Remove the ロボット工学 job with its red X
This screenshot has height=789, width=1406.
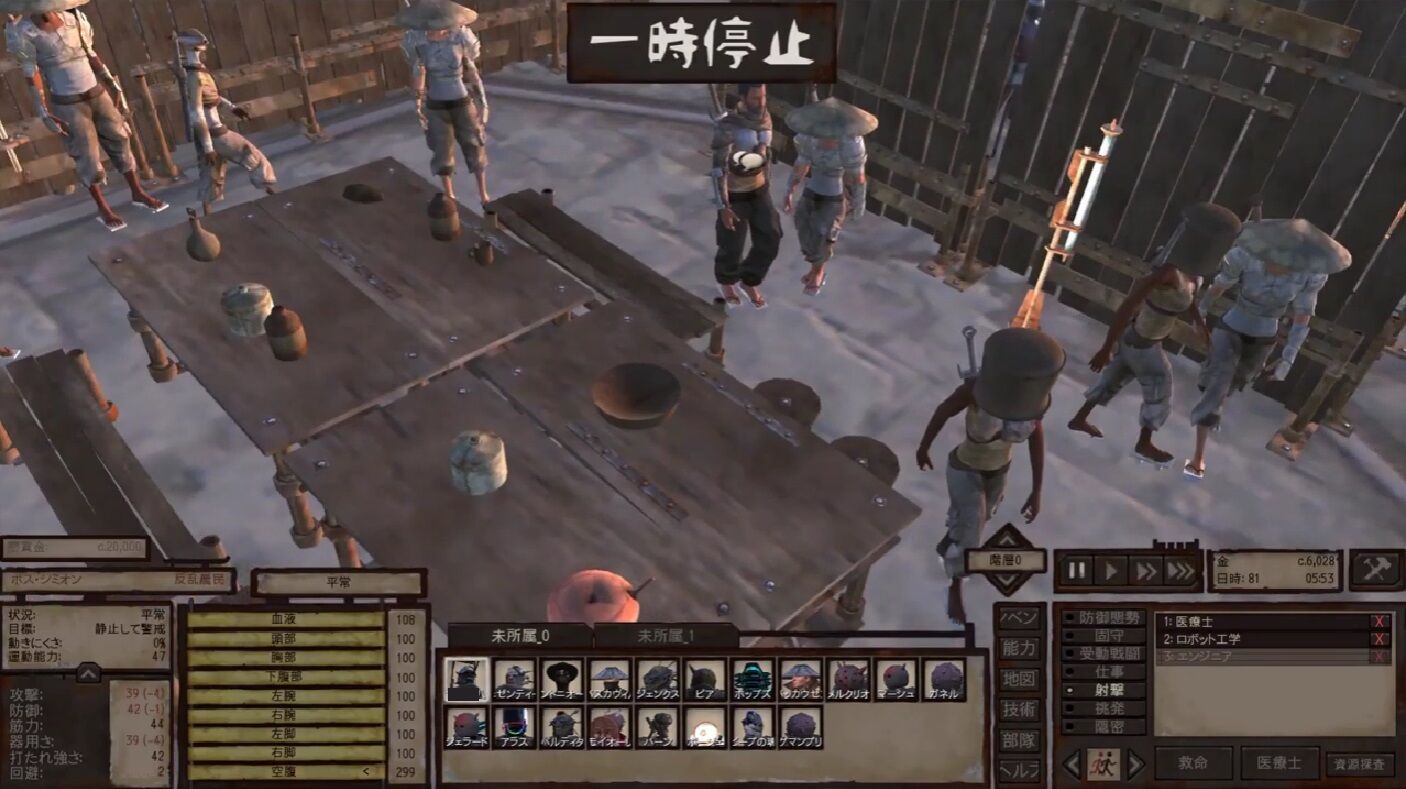(x=1381, y=639)
